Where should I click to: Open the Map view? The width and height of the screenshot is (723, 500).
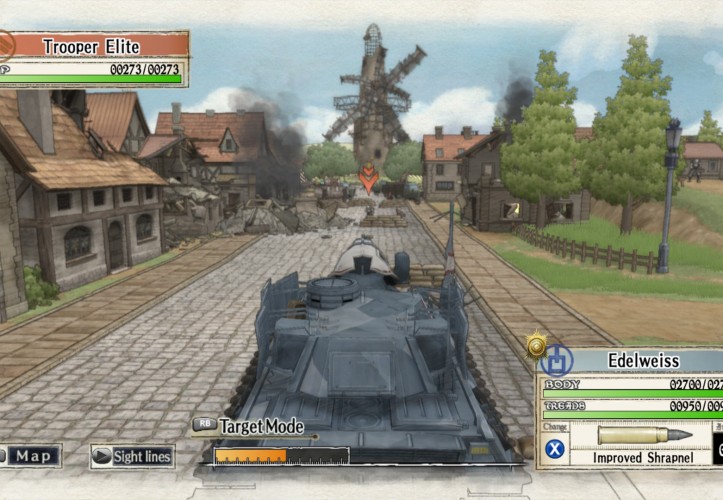(30, 456)
